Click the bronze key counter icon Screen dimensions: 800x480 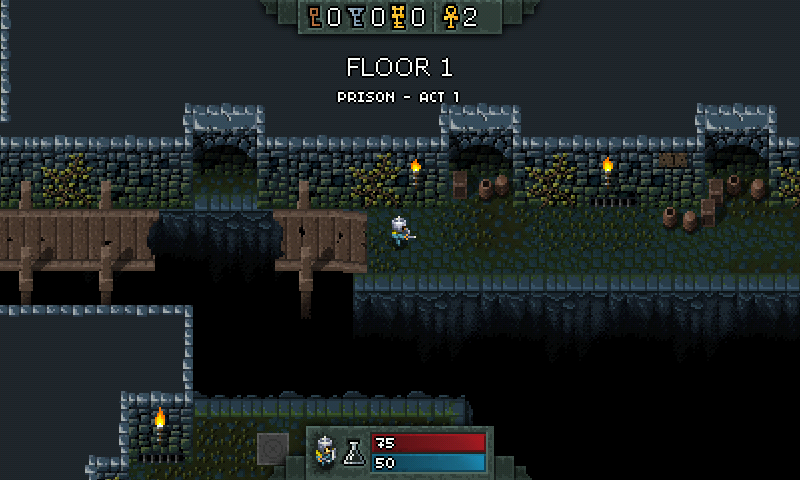(317, 17)
